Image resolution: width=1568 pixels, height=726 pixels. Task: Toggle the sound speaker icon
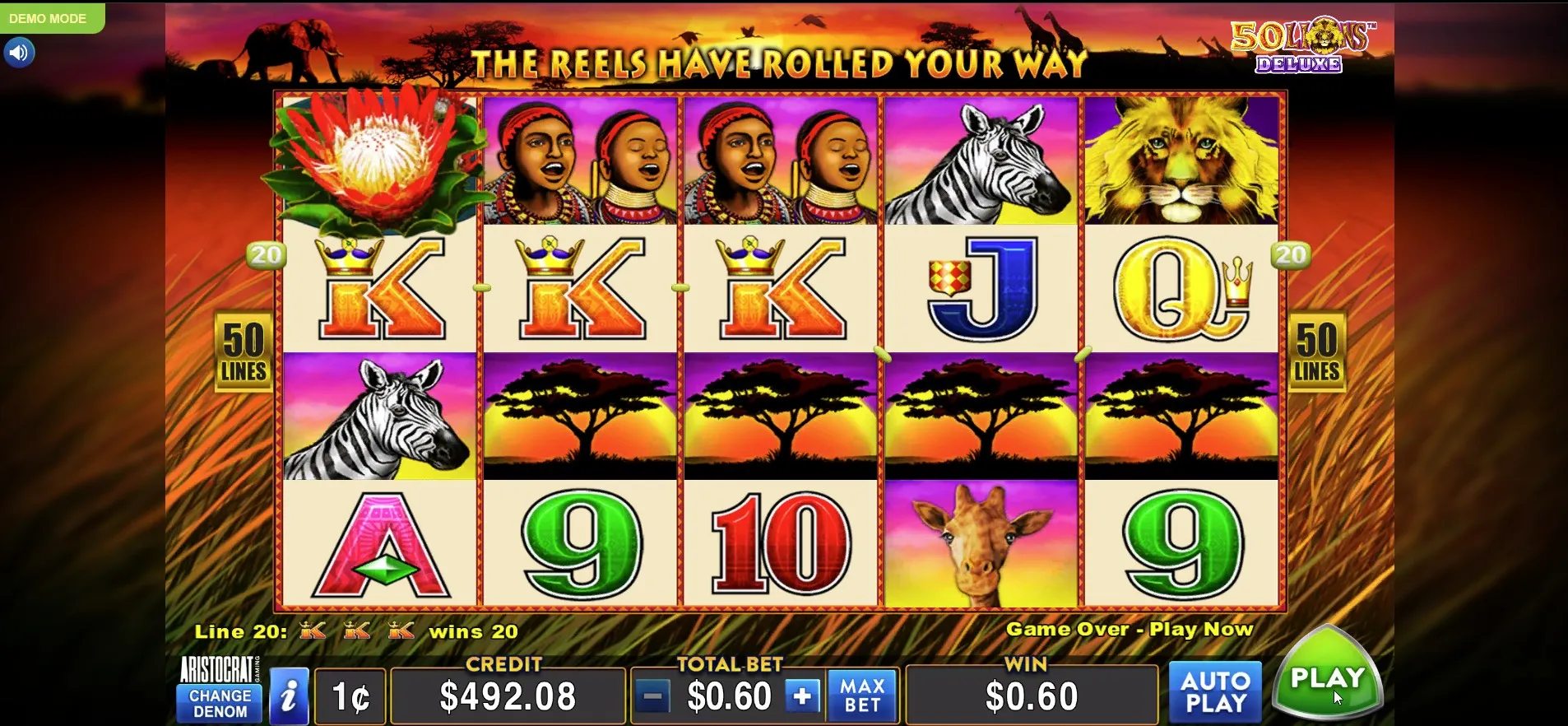(x=19, y=54)
